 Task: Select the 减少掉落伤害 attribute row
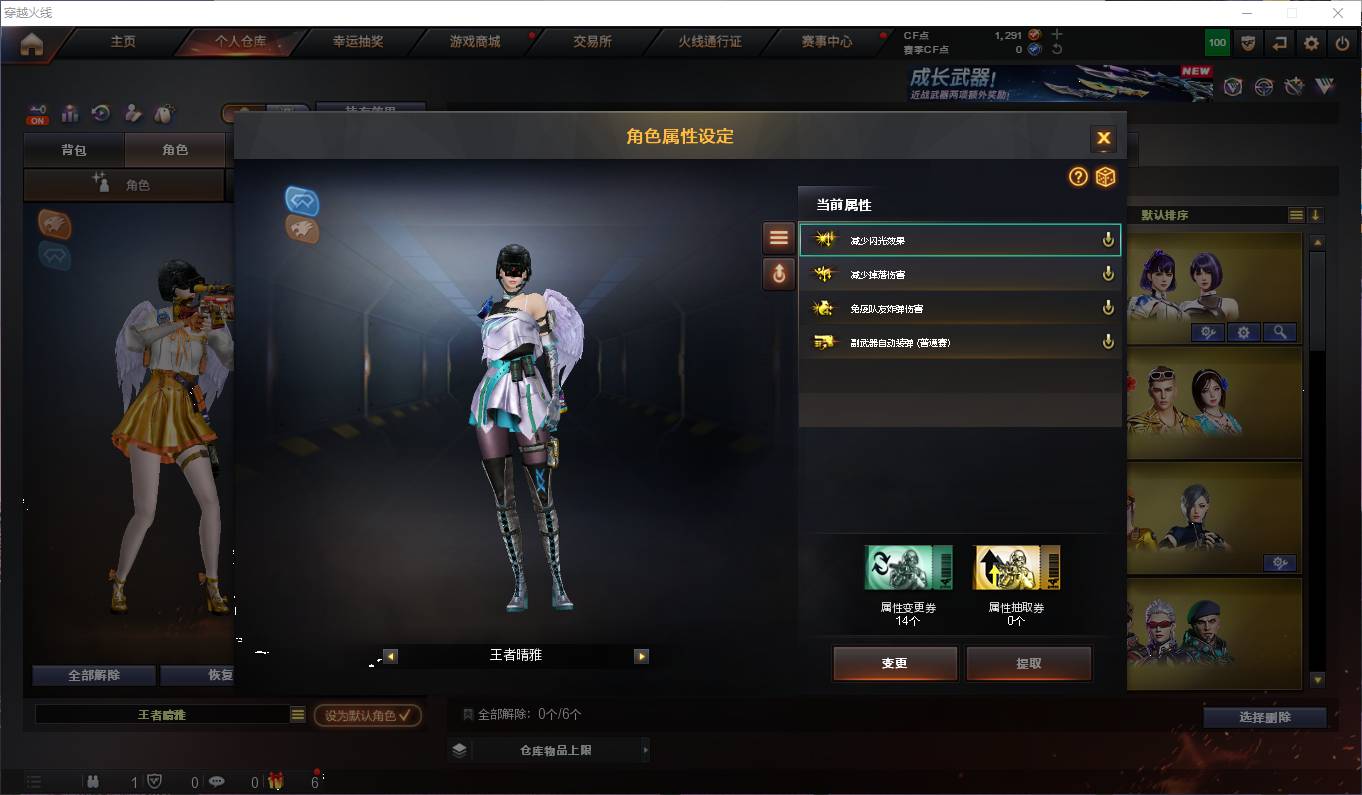959,274
